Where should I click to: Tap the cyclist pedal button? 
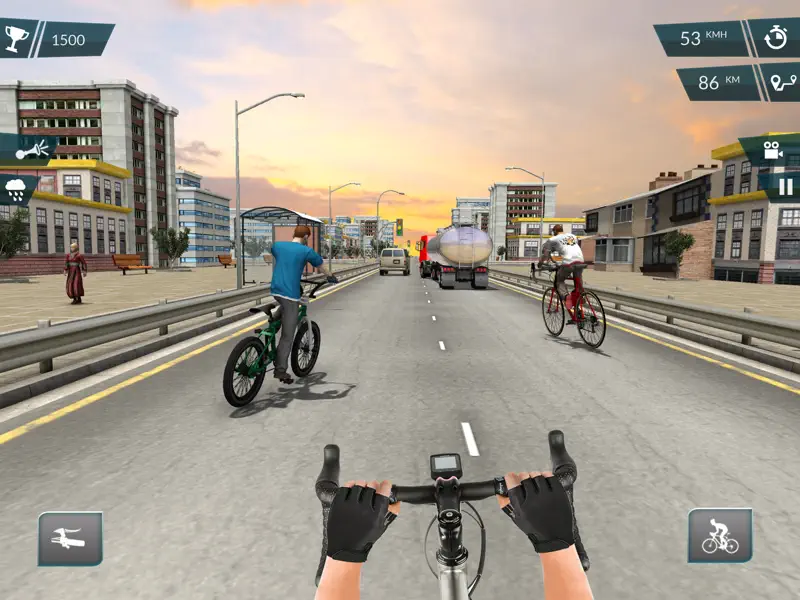coord(720,536)
